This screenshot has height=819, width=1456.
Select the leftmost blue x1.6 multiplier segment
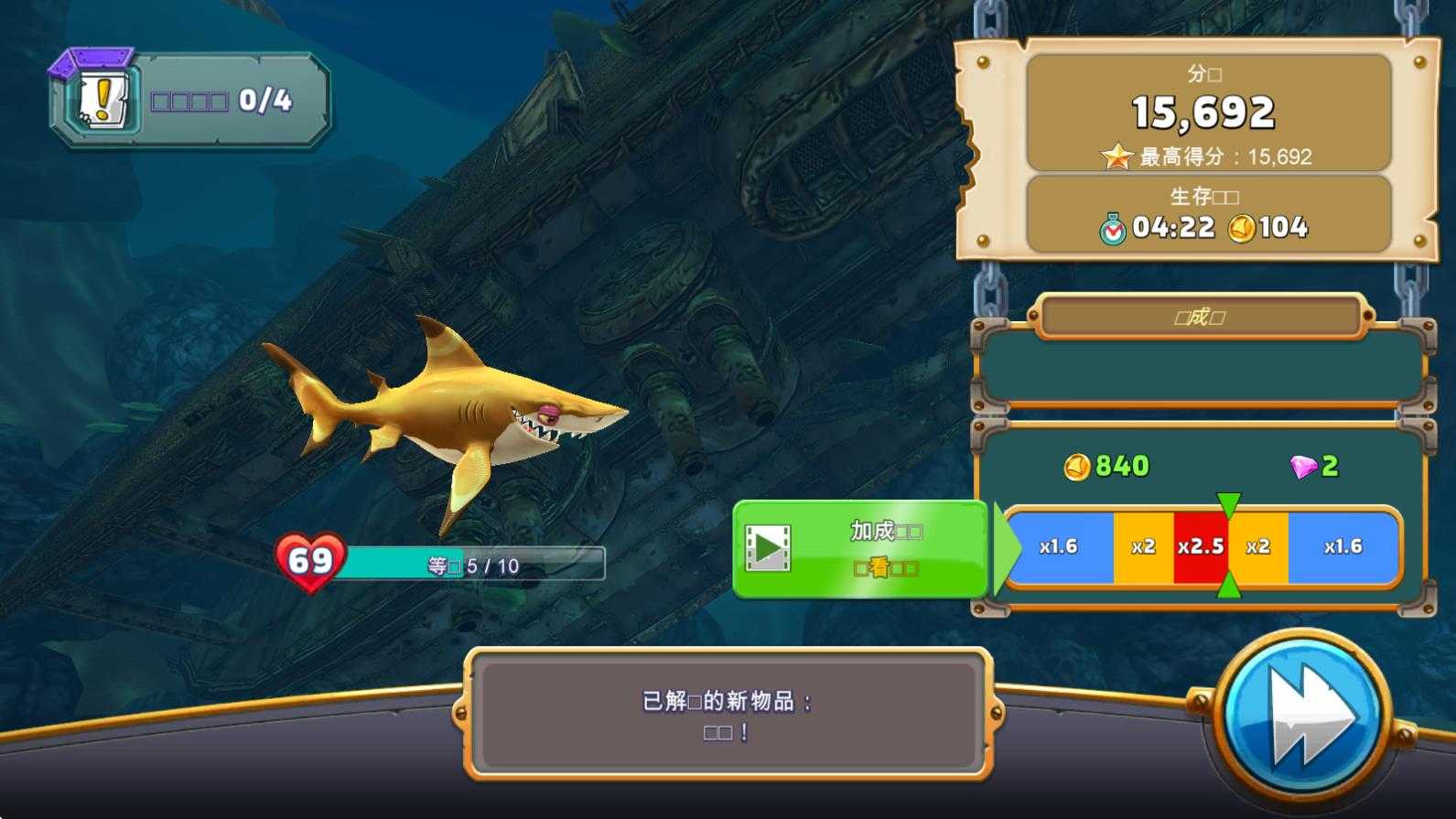point(1060,545)
